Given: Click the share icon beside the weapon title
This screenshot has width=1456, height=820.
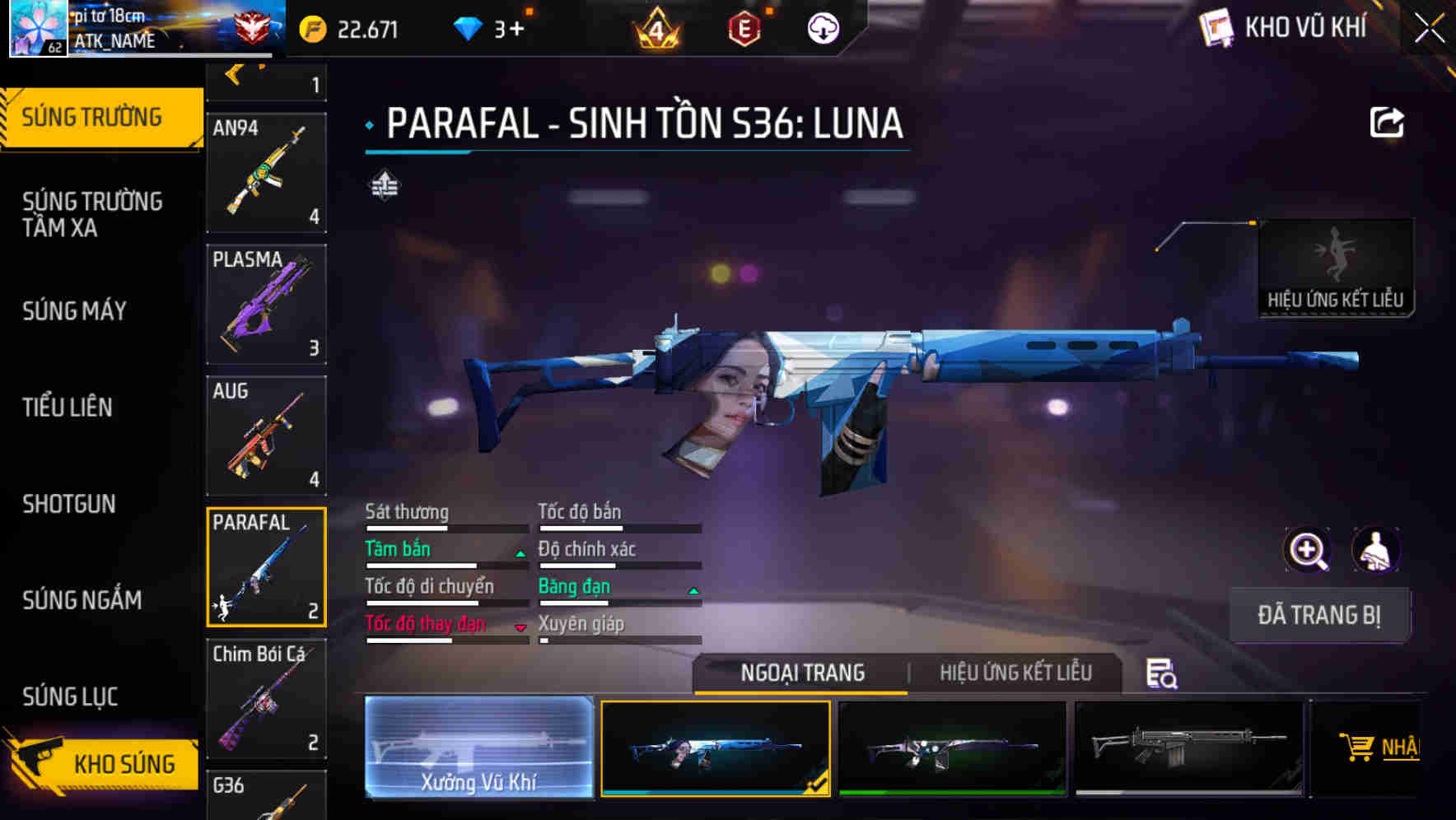Looking at the screenshot, I should coord(1388,122).
